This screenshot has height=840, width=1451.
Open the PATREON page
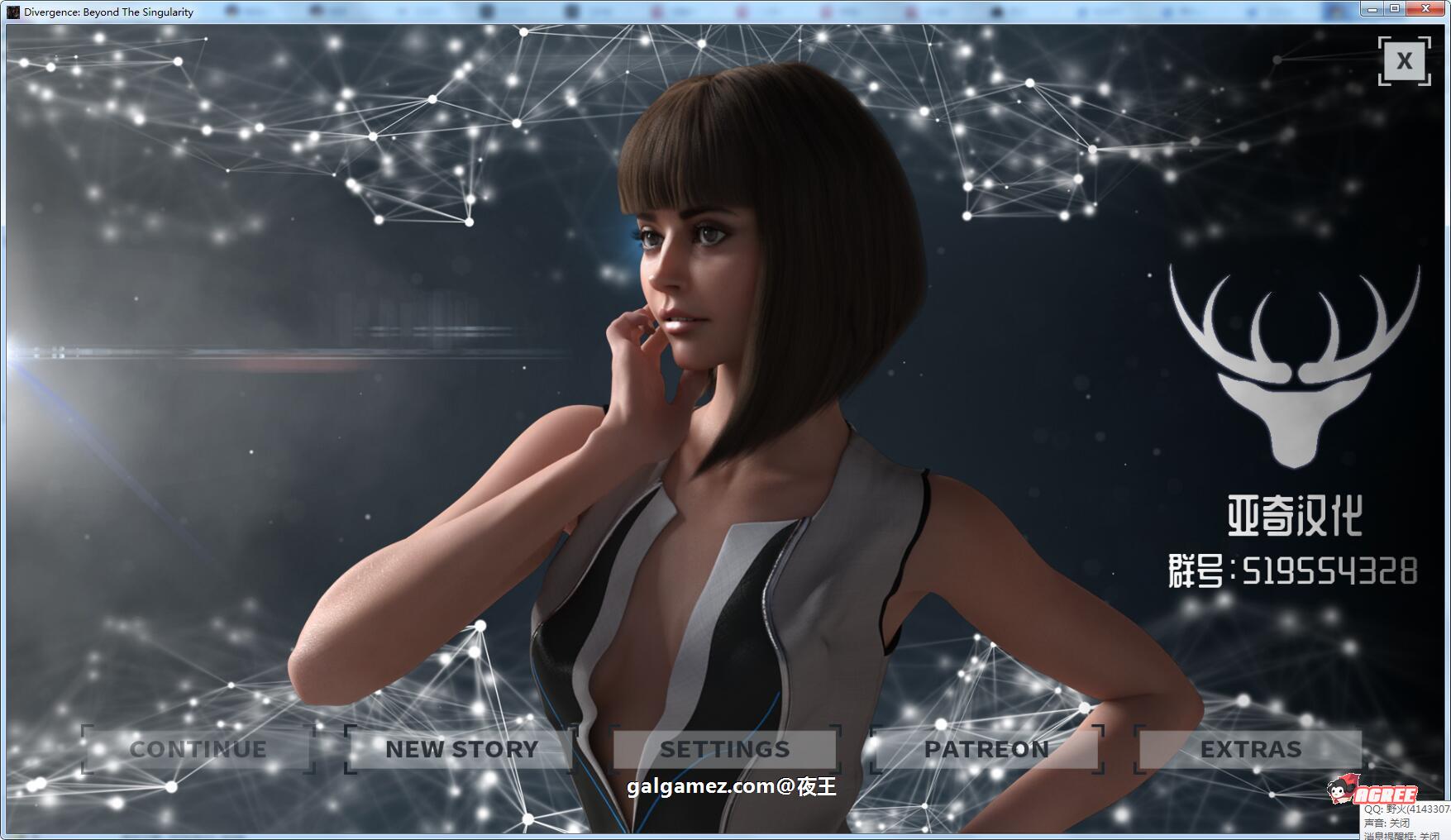coord(989,749)
